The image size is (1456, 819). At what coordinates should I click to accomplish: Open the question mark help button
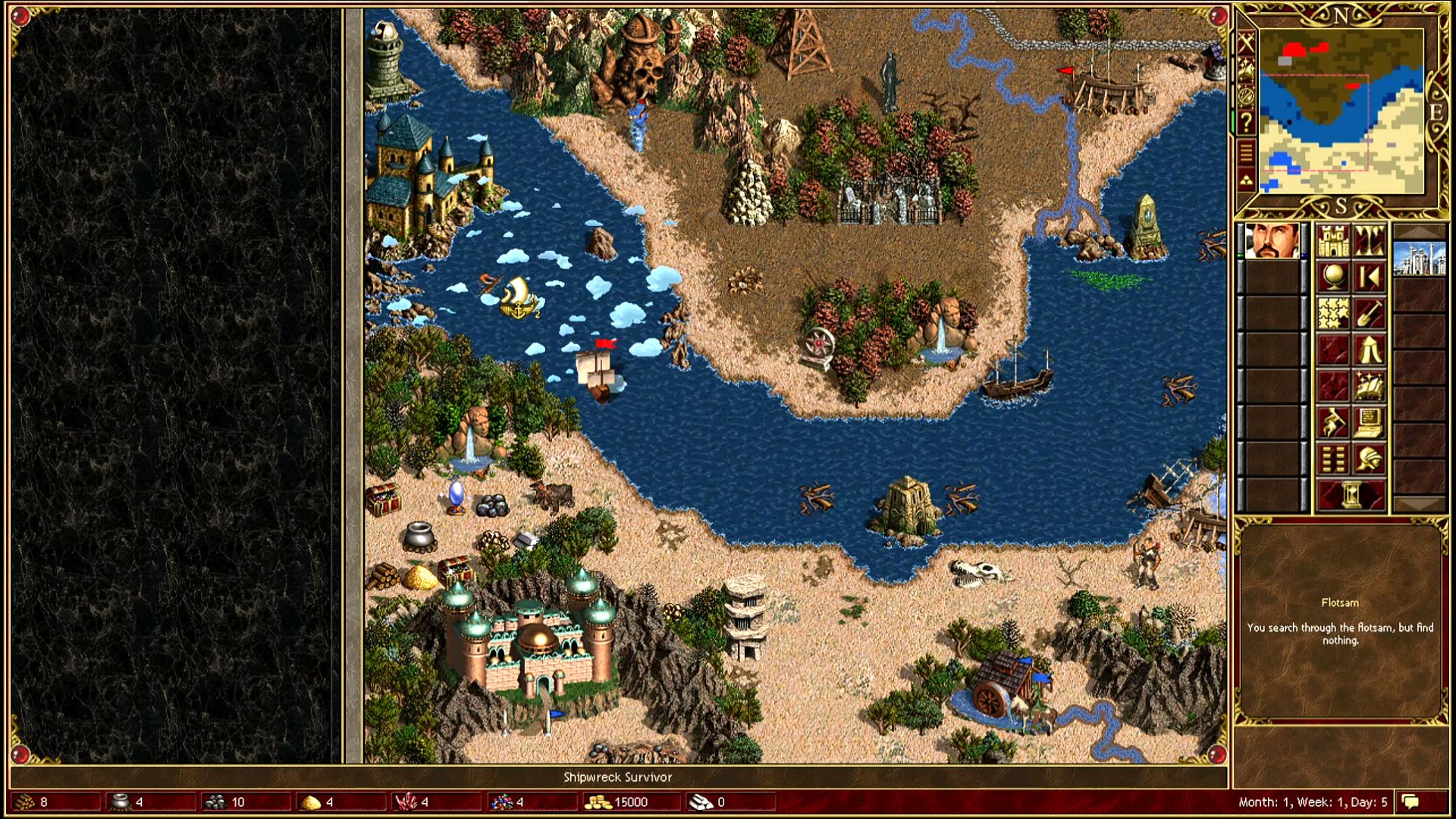[x=1246, y=121]
